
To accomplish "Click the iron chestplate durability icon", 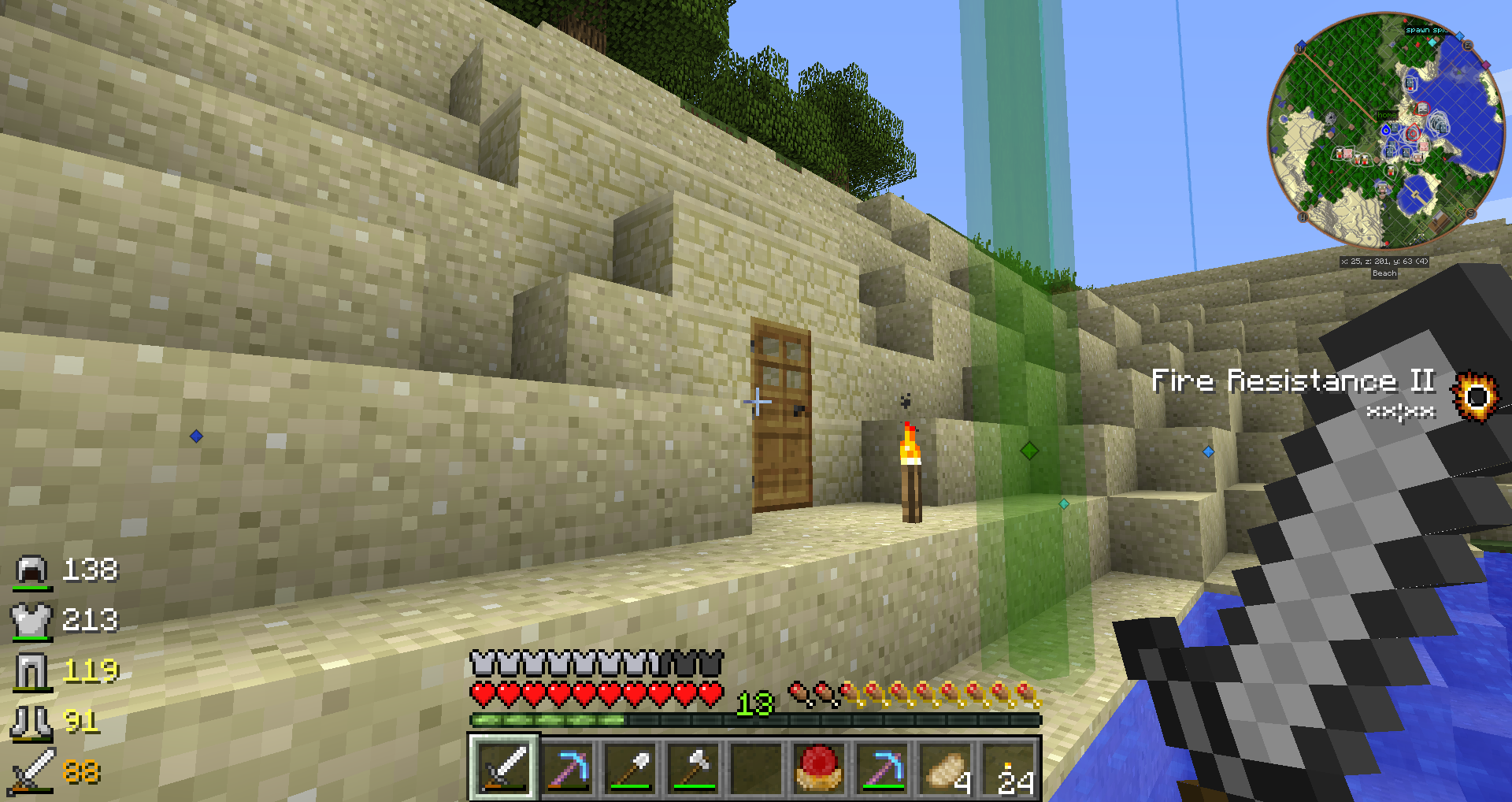I will tap(31, 621).
